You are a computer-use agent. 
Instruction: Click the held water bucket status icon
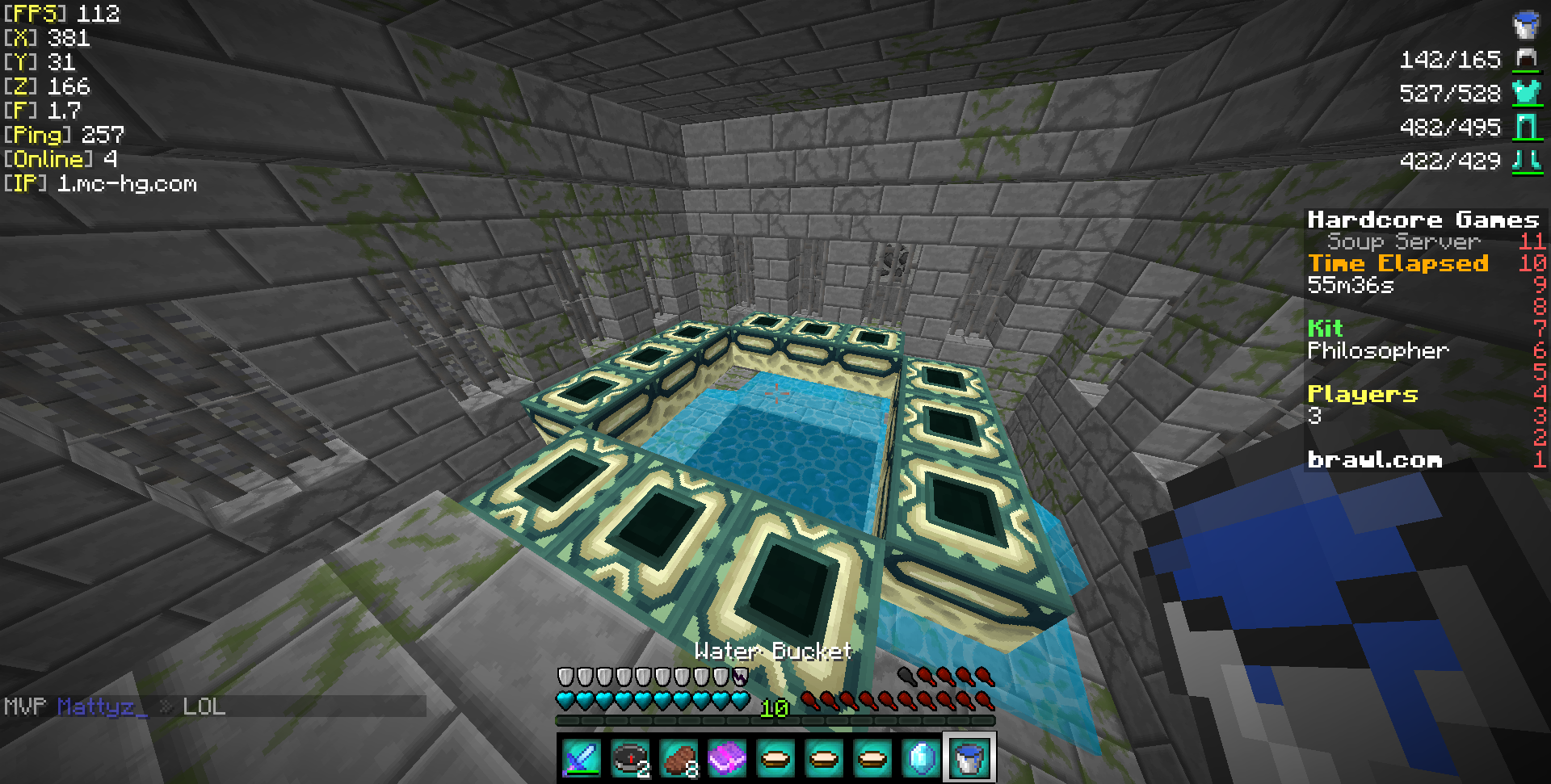point(1525,25)
